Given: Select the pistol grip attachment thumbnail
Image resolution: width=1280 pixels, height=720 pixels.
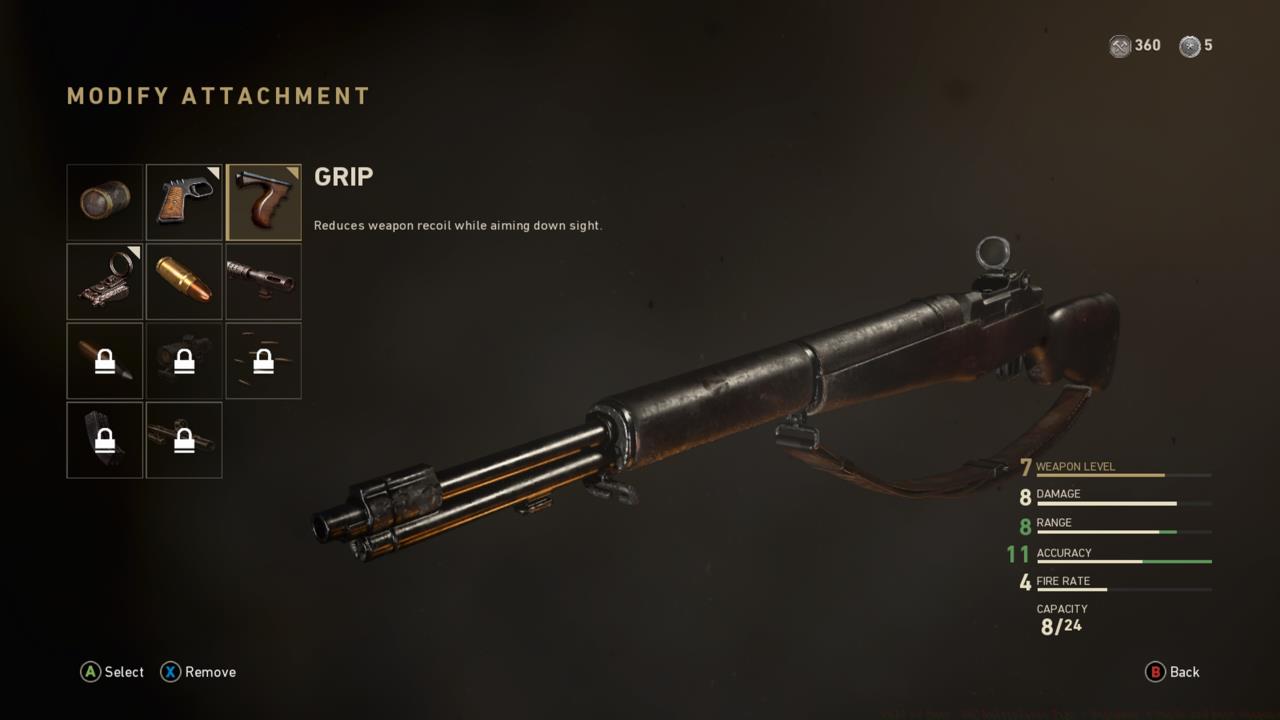Looking at the screenshot, I should click(184, 201).
